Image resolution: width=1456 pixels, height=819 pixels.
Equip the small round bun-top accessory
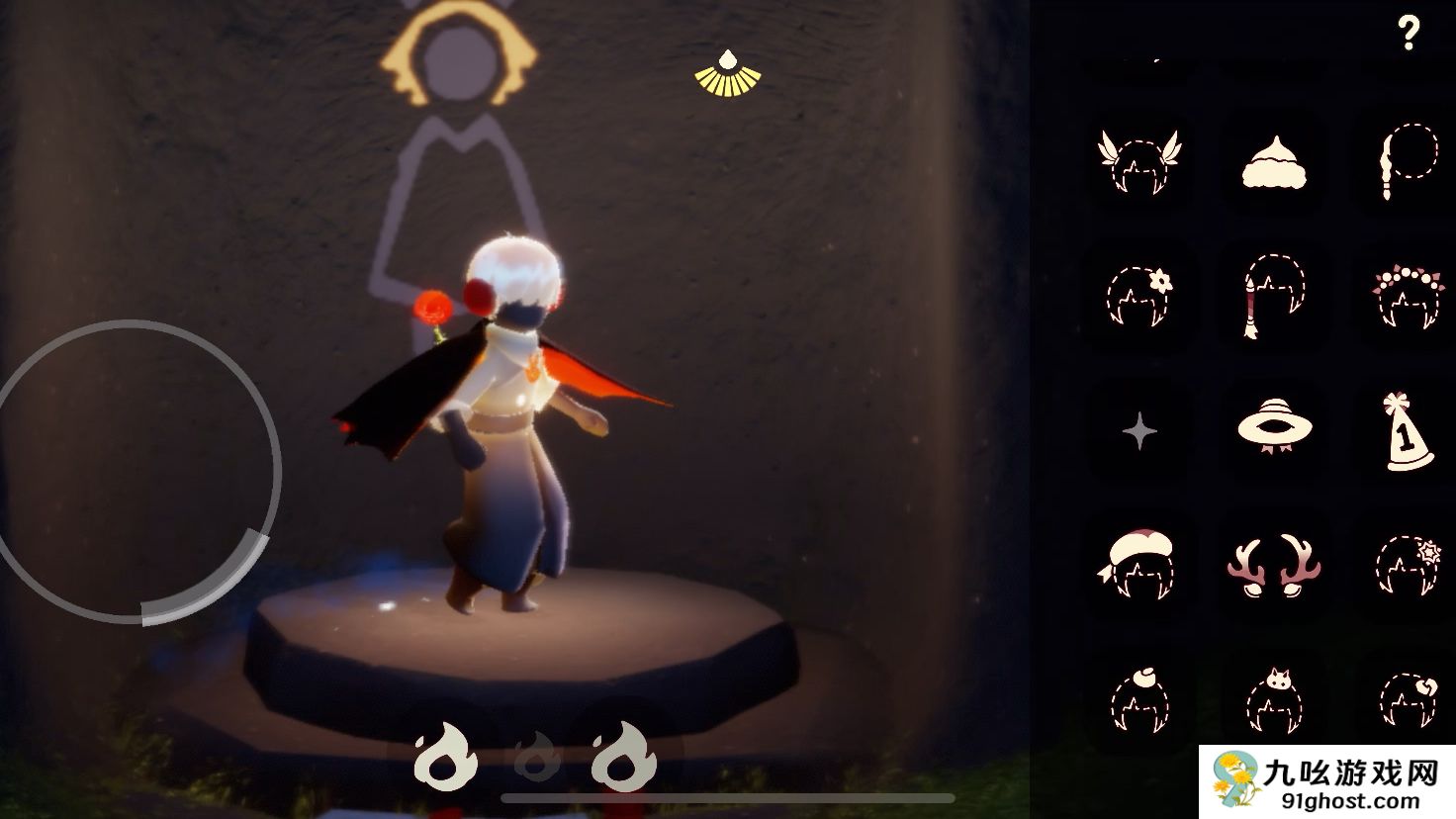click(1139, 697)
